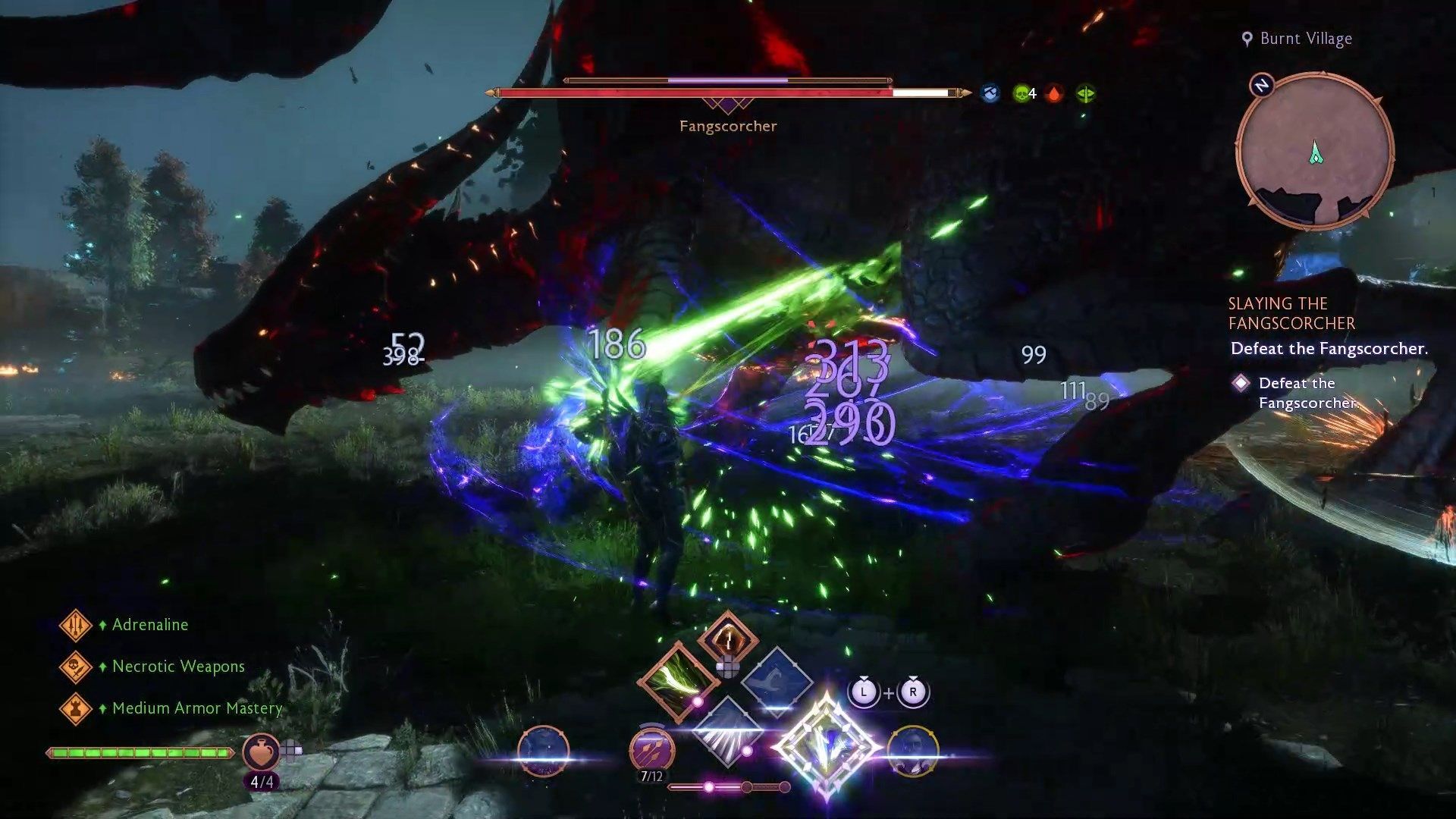Trigger the glowing ultimate ability diamond
Viewport: 1456px width, 819px height.
[x=826, y=747]
